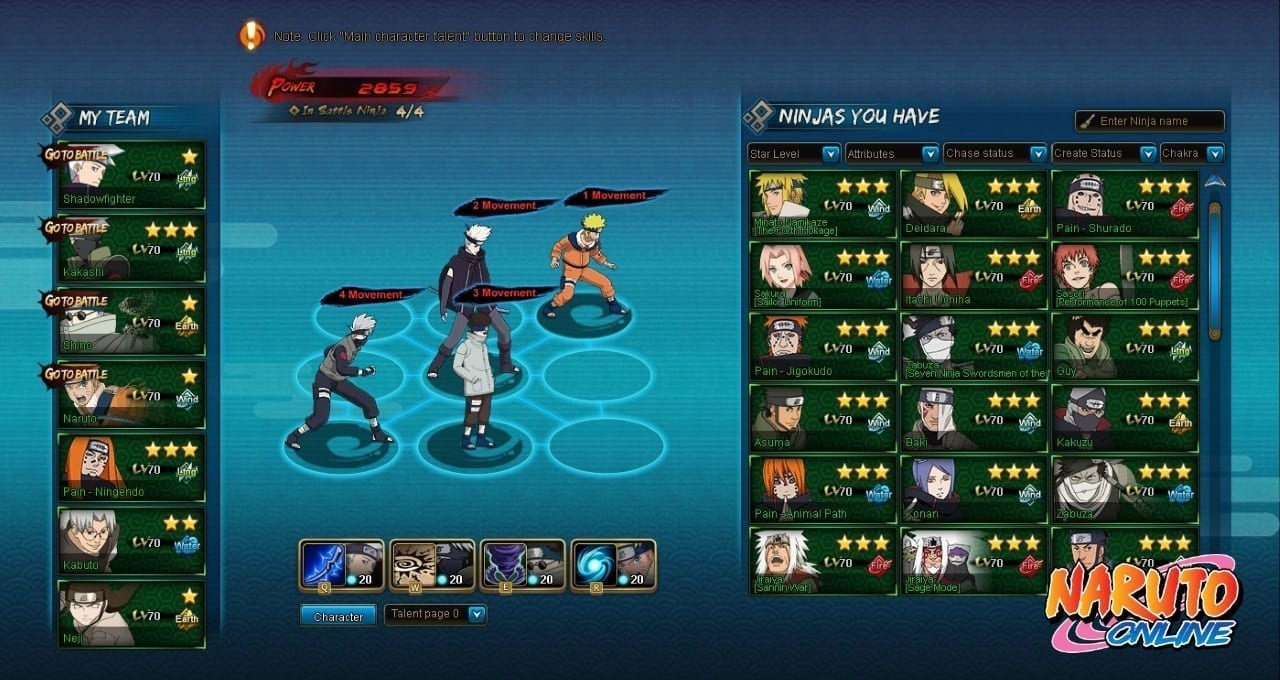
Task: Click the ninja list scroll-up arrow
Action: (1214, 182)
